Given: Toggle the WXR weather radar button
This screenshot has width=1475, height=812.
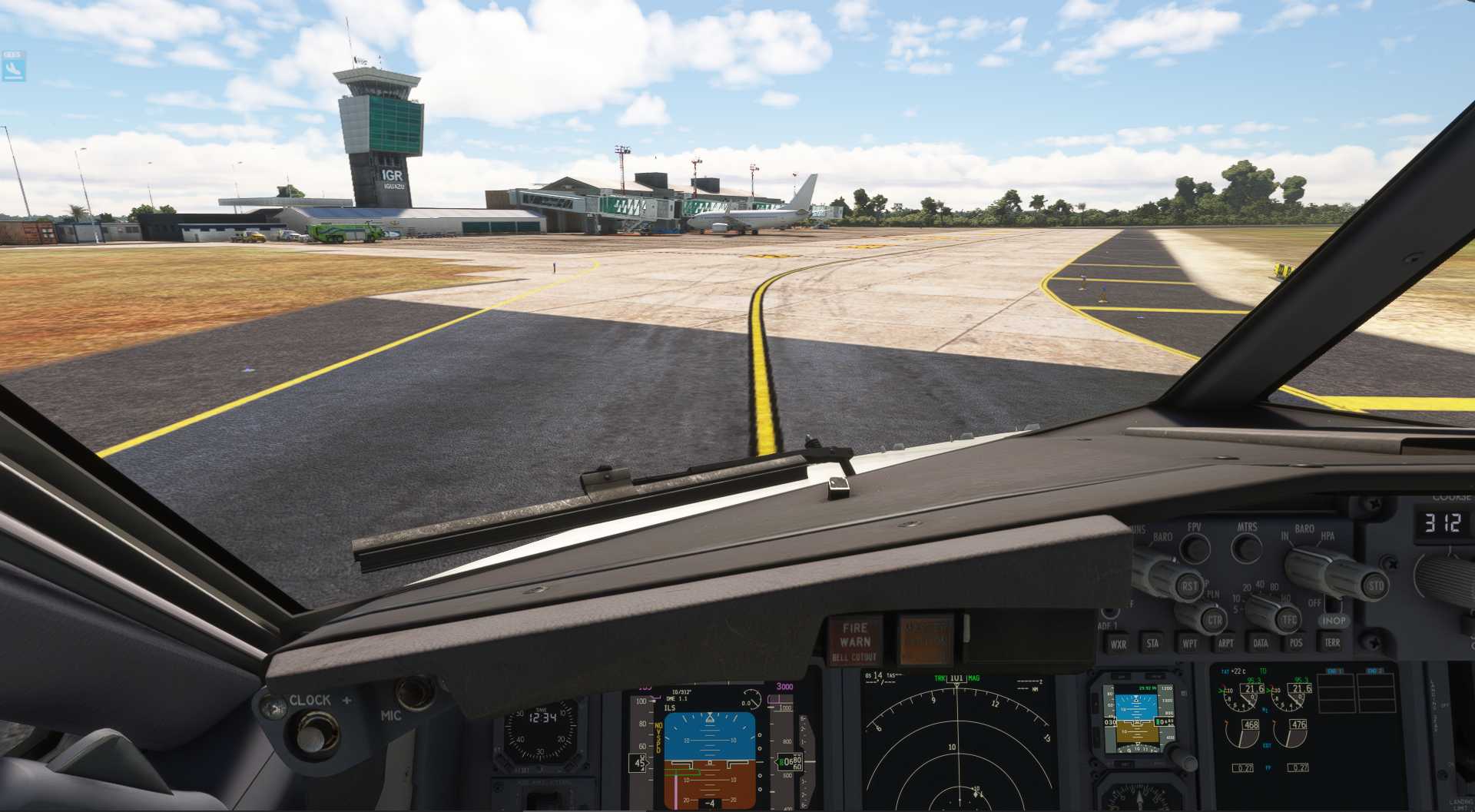Looking at the screenshot, I should 1119,644.
